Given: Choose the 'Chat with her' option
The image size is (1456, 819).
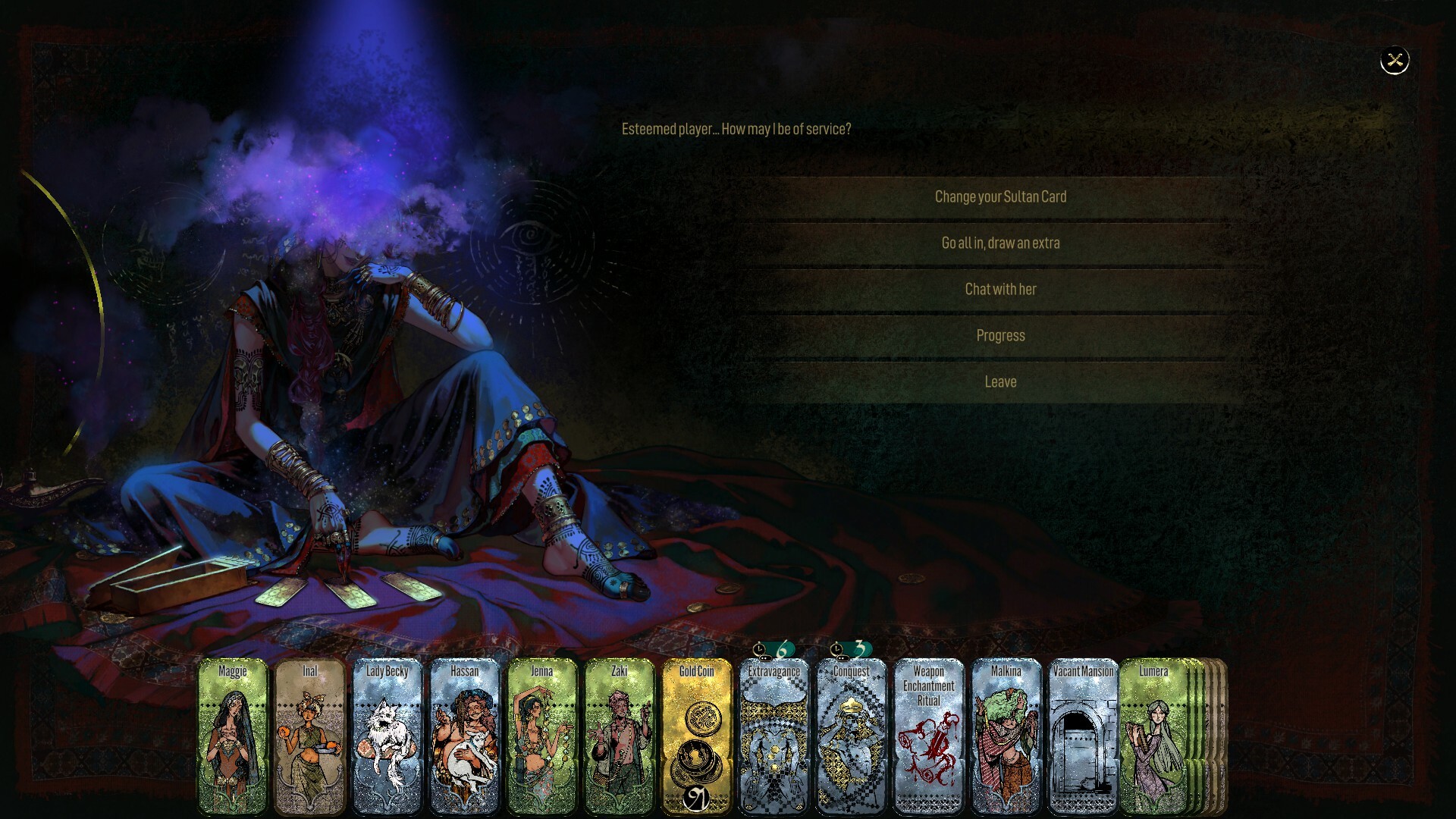Looking at the screenshot, I should click(x=1000, y=290).
